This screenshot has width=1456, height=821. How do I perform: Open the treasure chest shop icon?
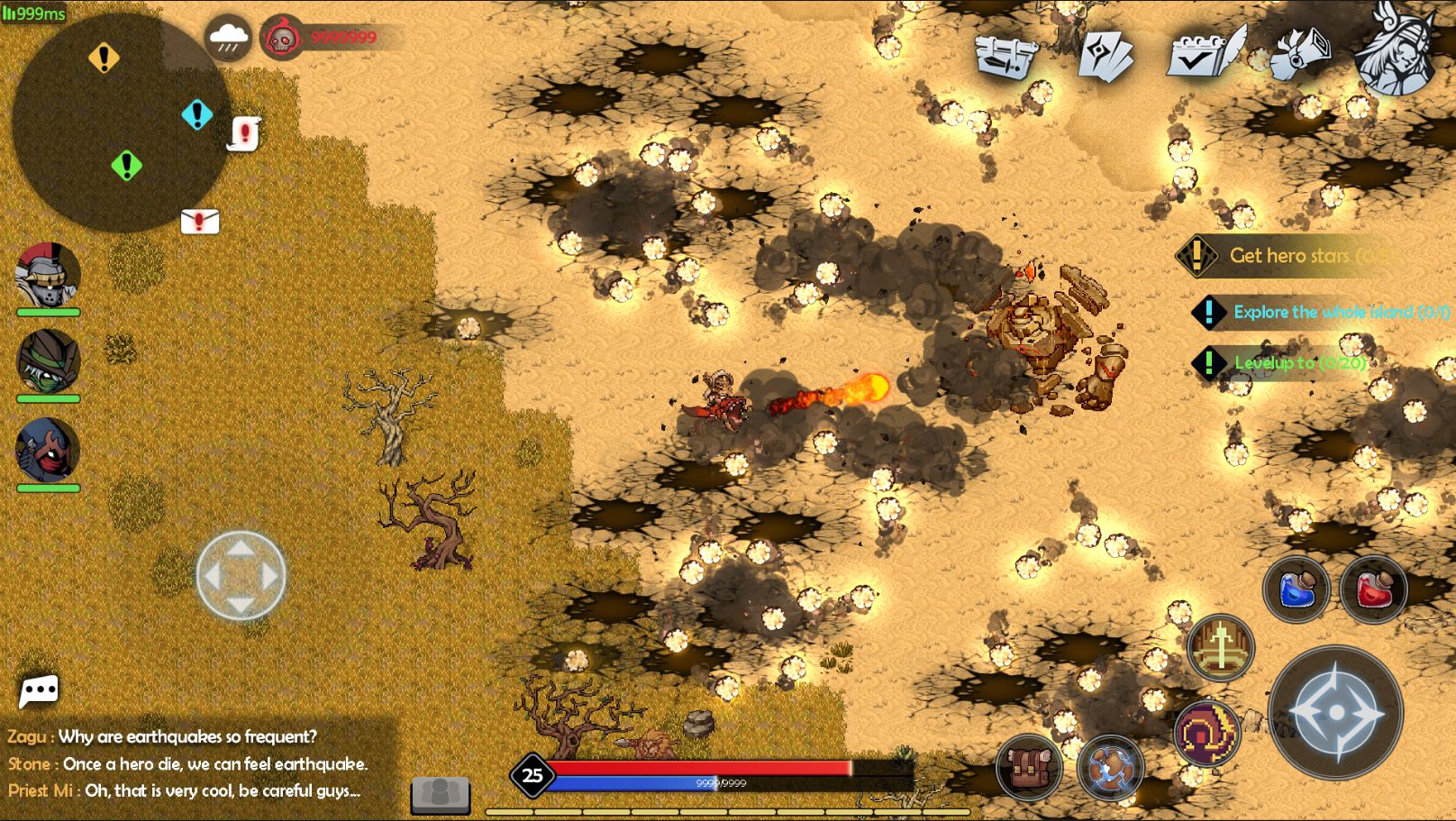tap(1006, 56)
